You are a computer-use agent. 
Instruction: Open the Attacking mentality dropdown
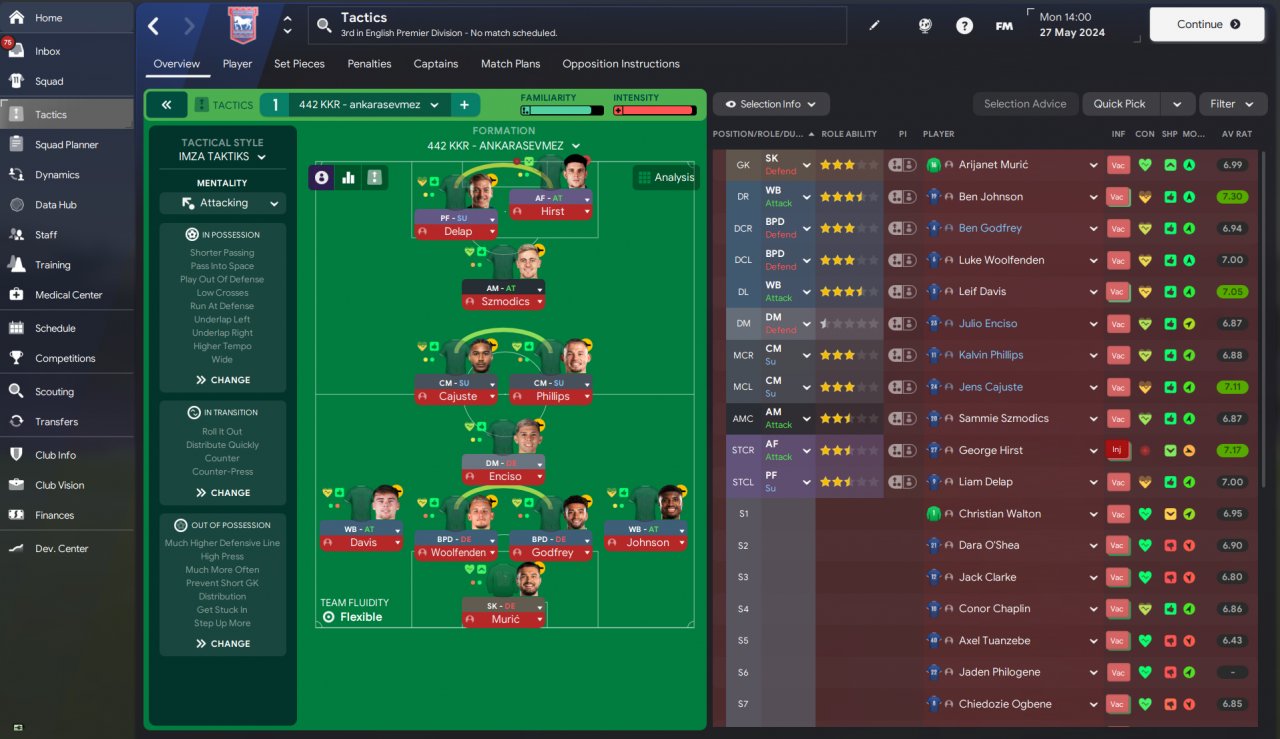(223, 203)
